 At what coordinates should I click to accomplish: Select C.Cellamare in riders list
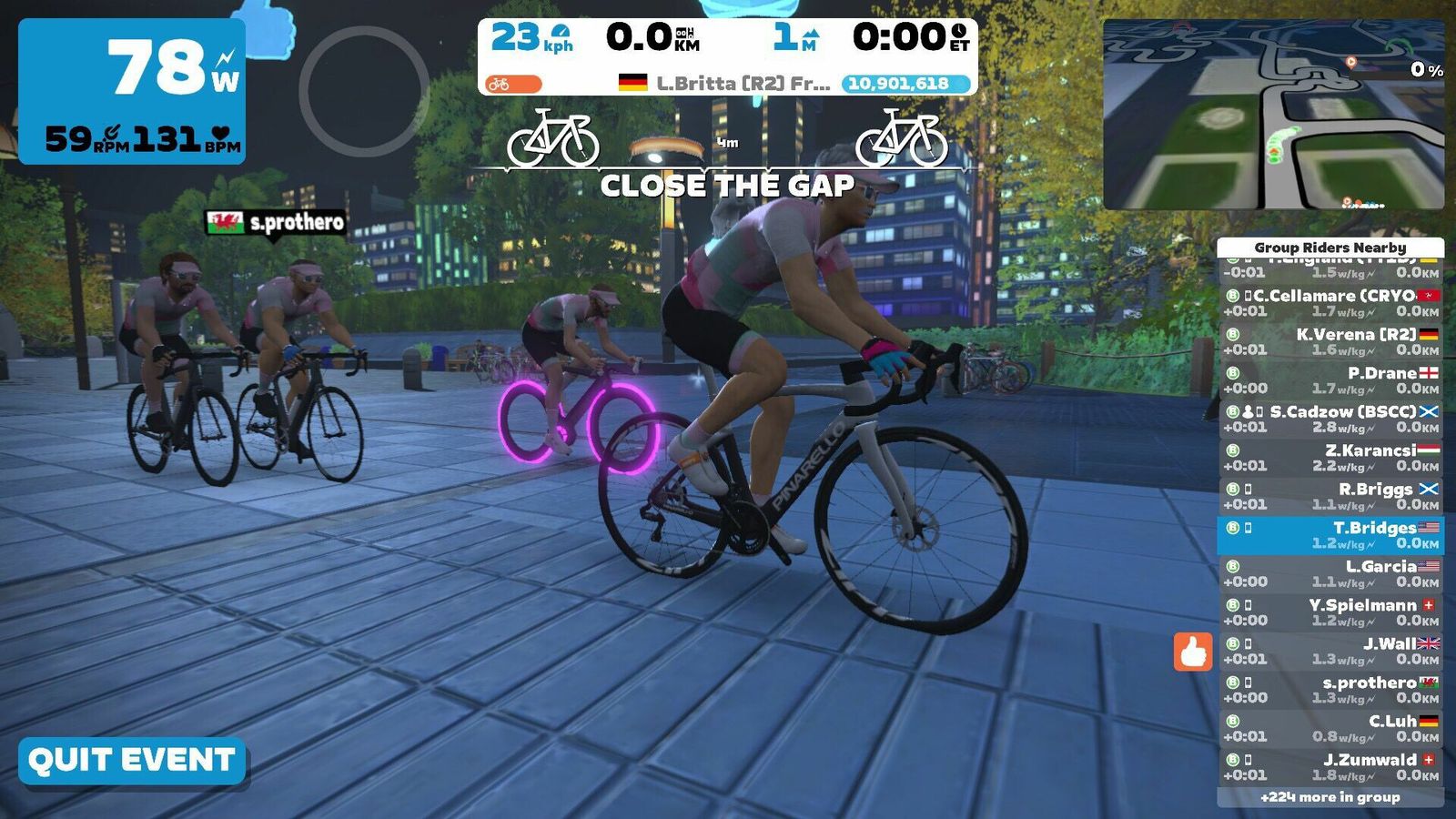pos(1330,303)
